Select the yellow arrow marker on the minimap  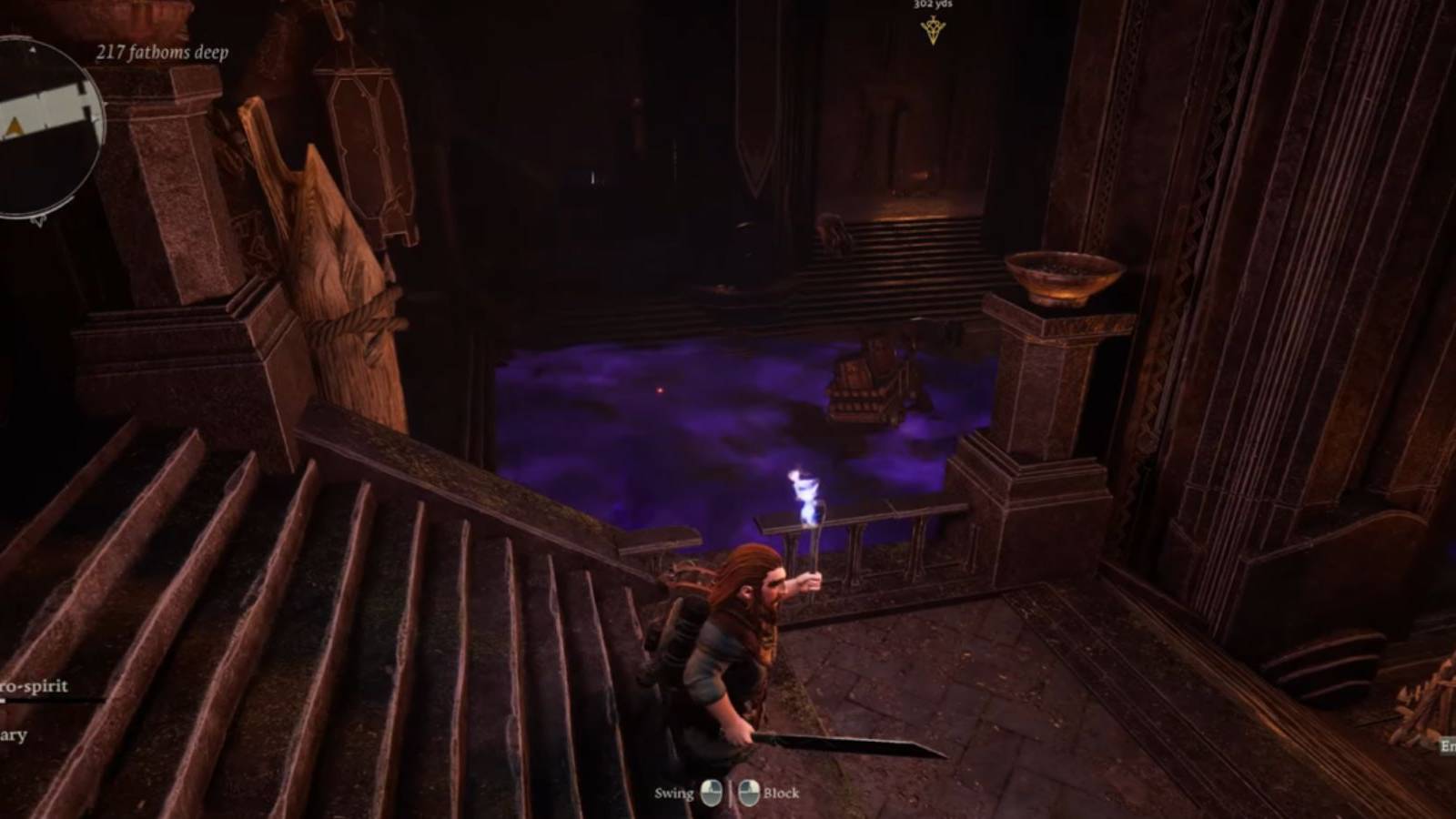pyautogui.click(x=14, y=124)
